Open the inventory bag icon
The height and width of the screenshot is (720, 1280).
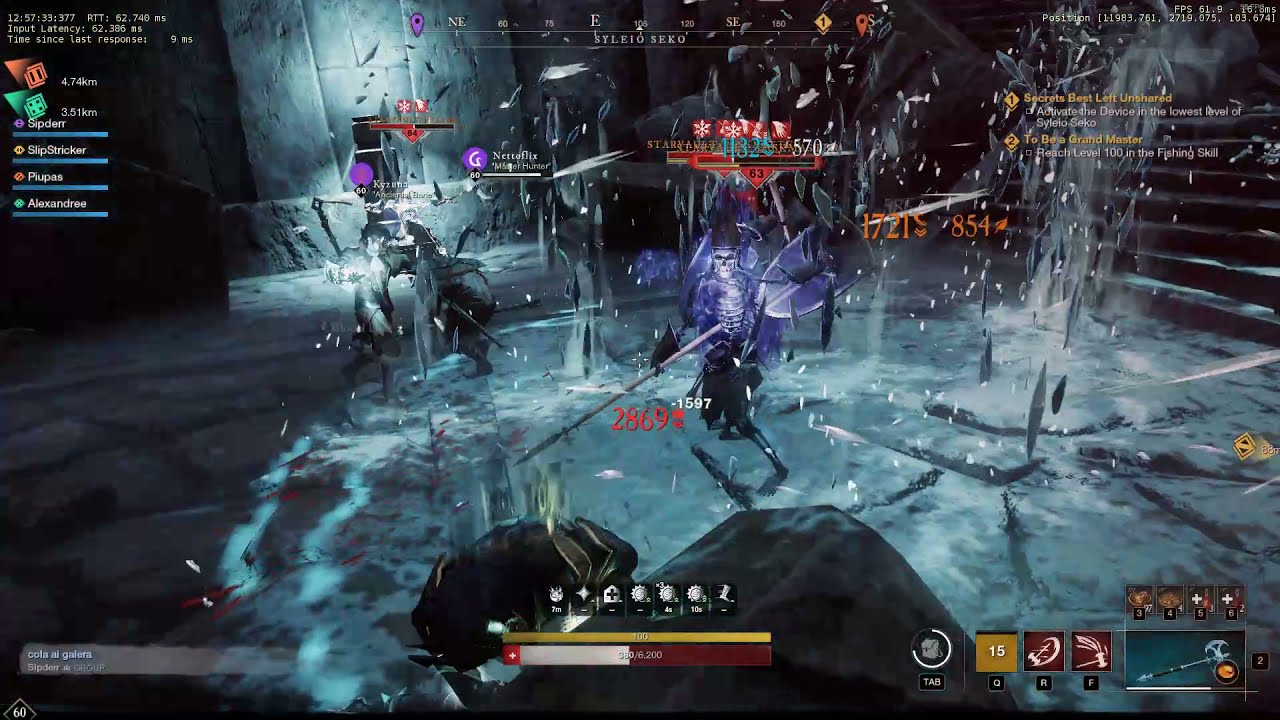(x=931, y=651)
